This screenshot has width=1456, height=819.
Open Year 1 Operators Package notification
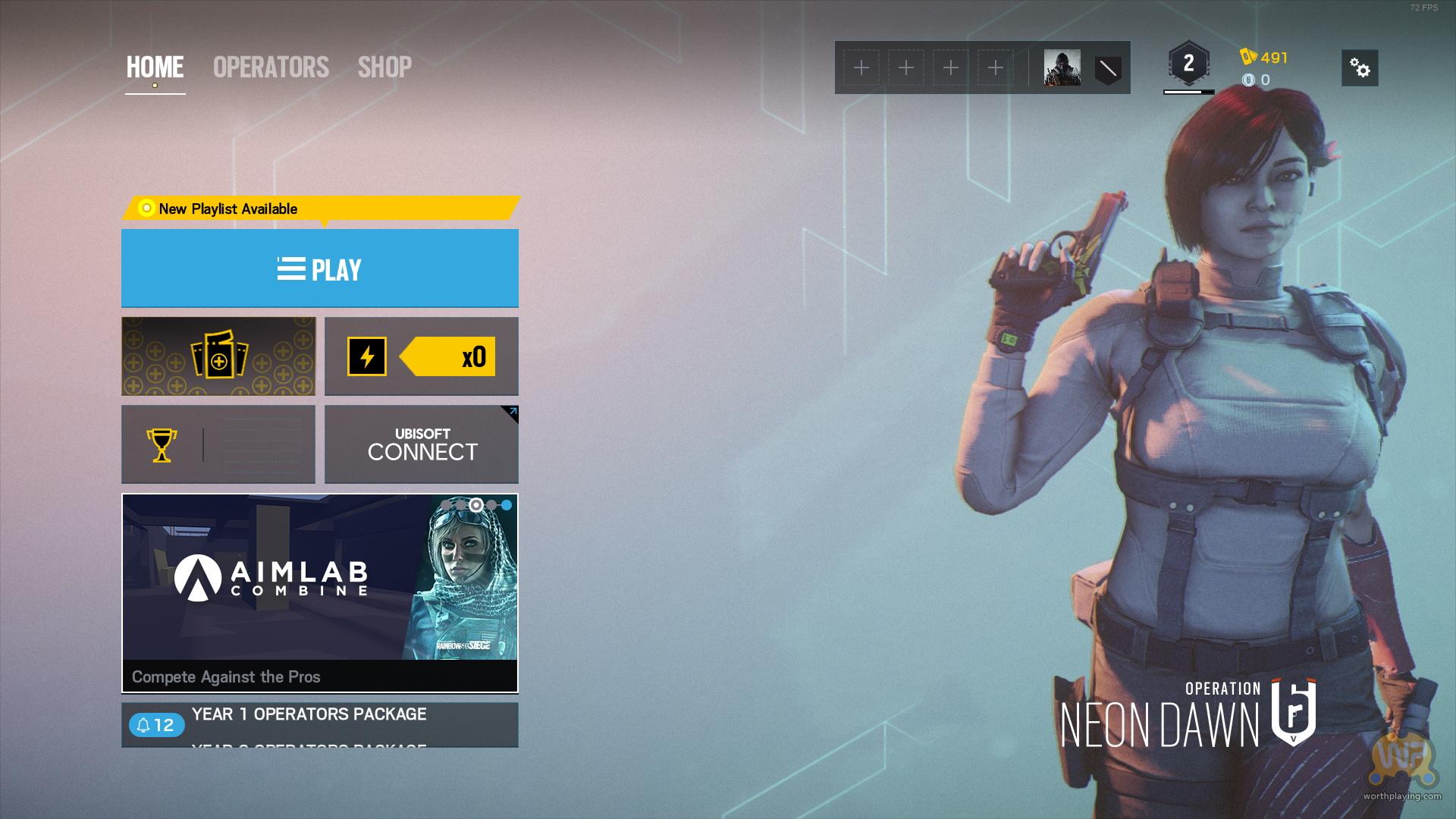click(x=309, y=714)
